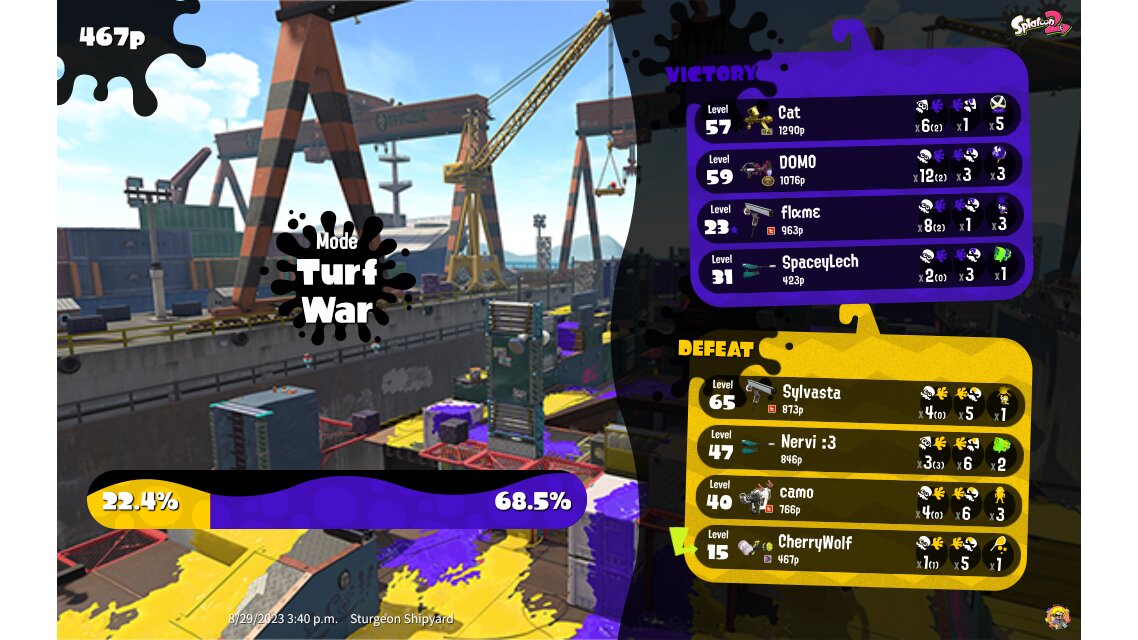Viewport: 1138px width, 640px height.
Task: Open DOMO's player row
Action: (860, 169)
